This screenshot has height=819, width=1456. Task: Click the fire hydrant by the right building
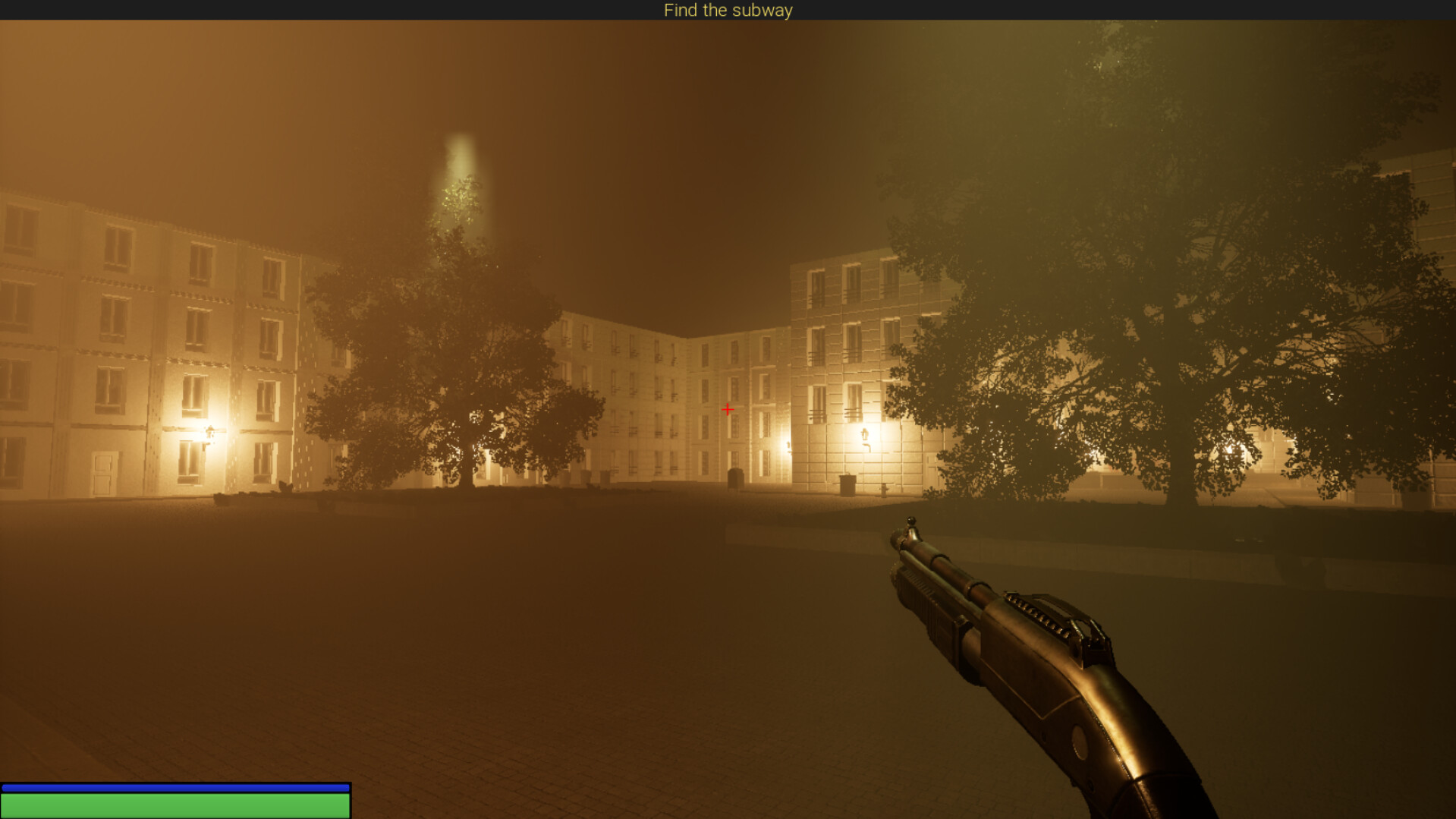pyautogui.click(x=885, y=490)
